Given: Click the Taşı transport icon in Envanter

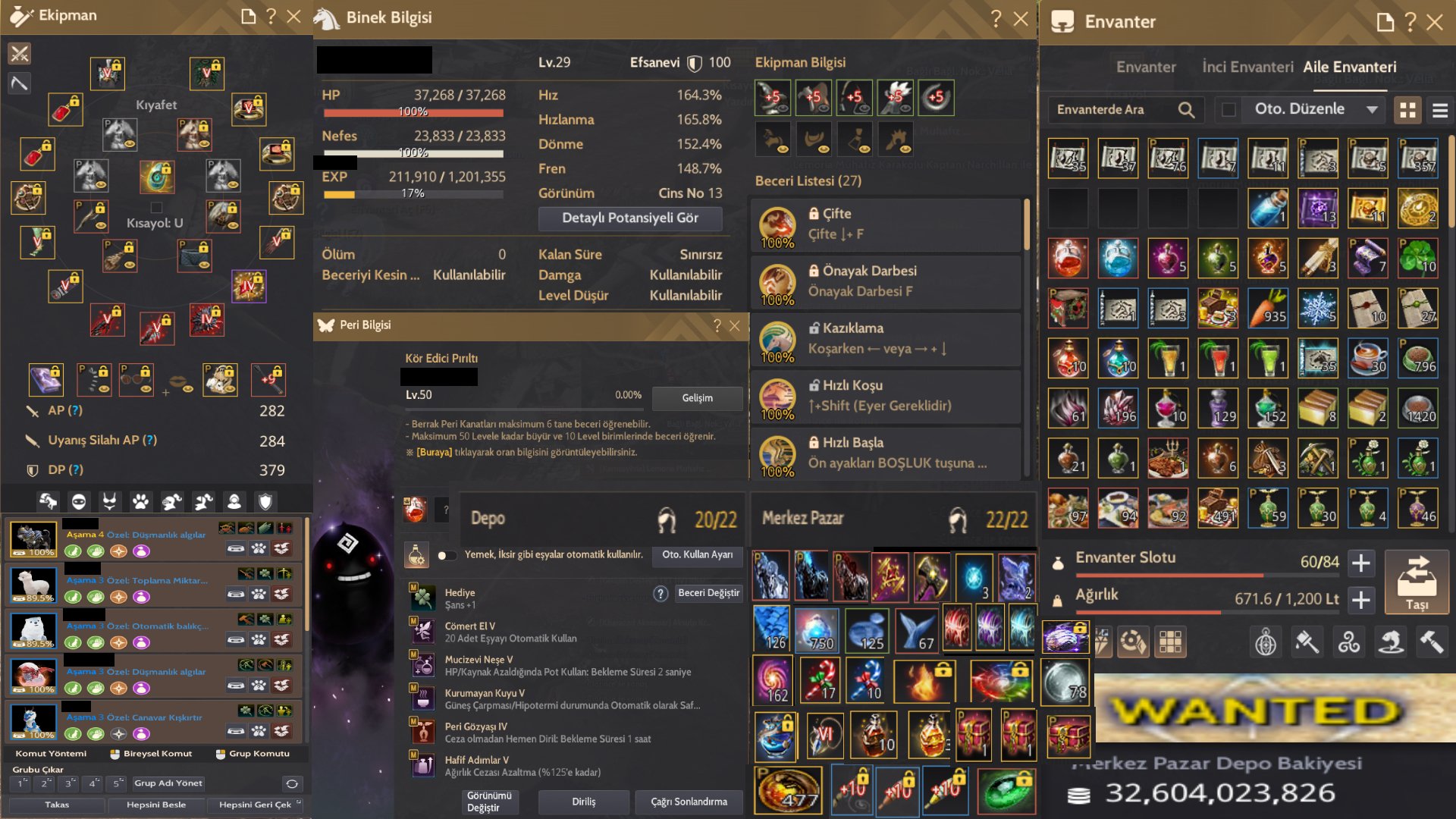Looking at the screenshot, I should tap(1417, 582).
